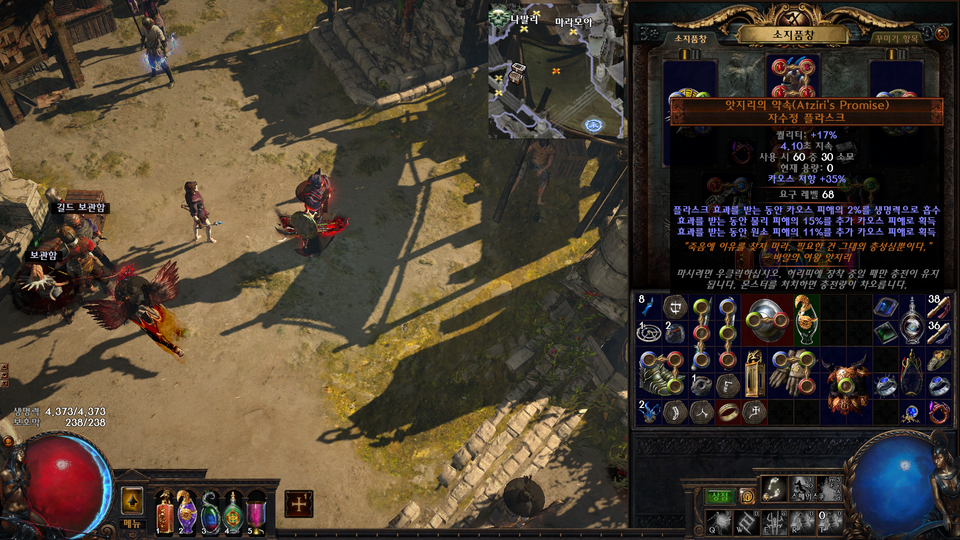960x540 pixels.
Task: Pick up the silver round shield item
Action: 767,320
